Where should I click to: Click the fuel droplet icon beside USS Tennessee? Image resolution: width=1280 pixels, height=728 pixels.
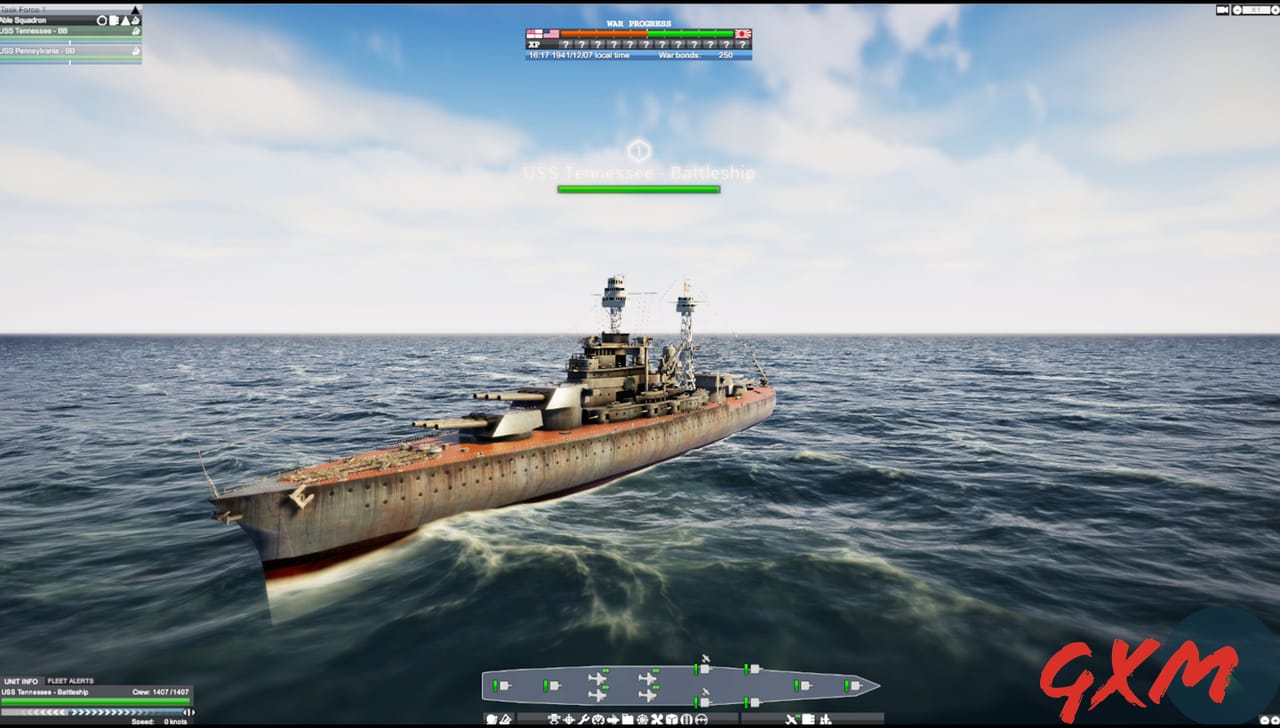(x=136, y=31)
